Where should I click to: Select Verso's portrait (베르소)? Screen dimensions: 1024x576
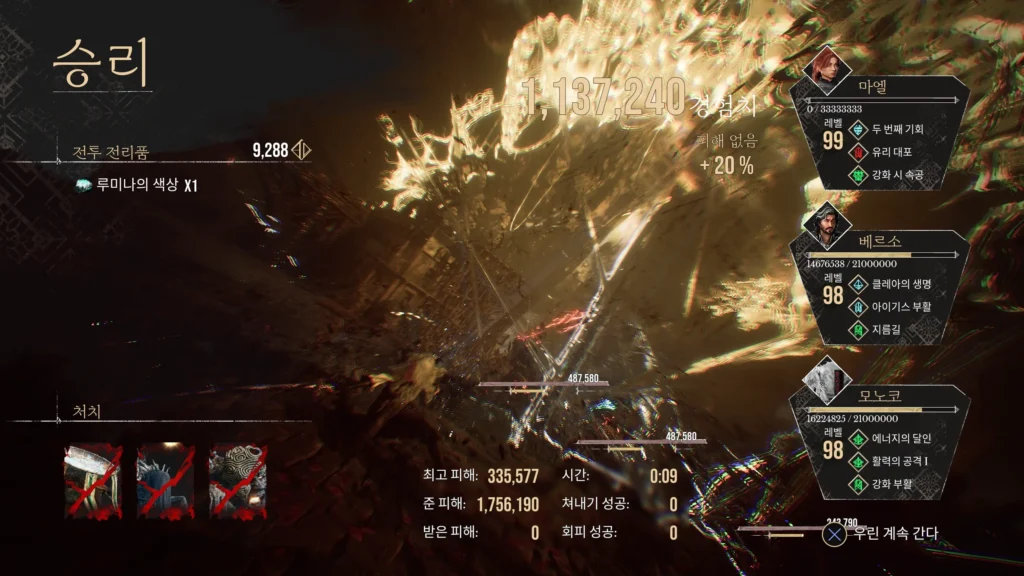tap(827, 225)
